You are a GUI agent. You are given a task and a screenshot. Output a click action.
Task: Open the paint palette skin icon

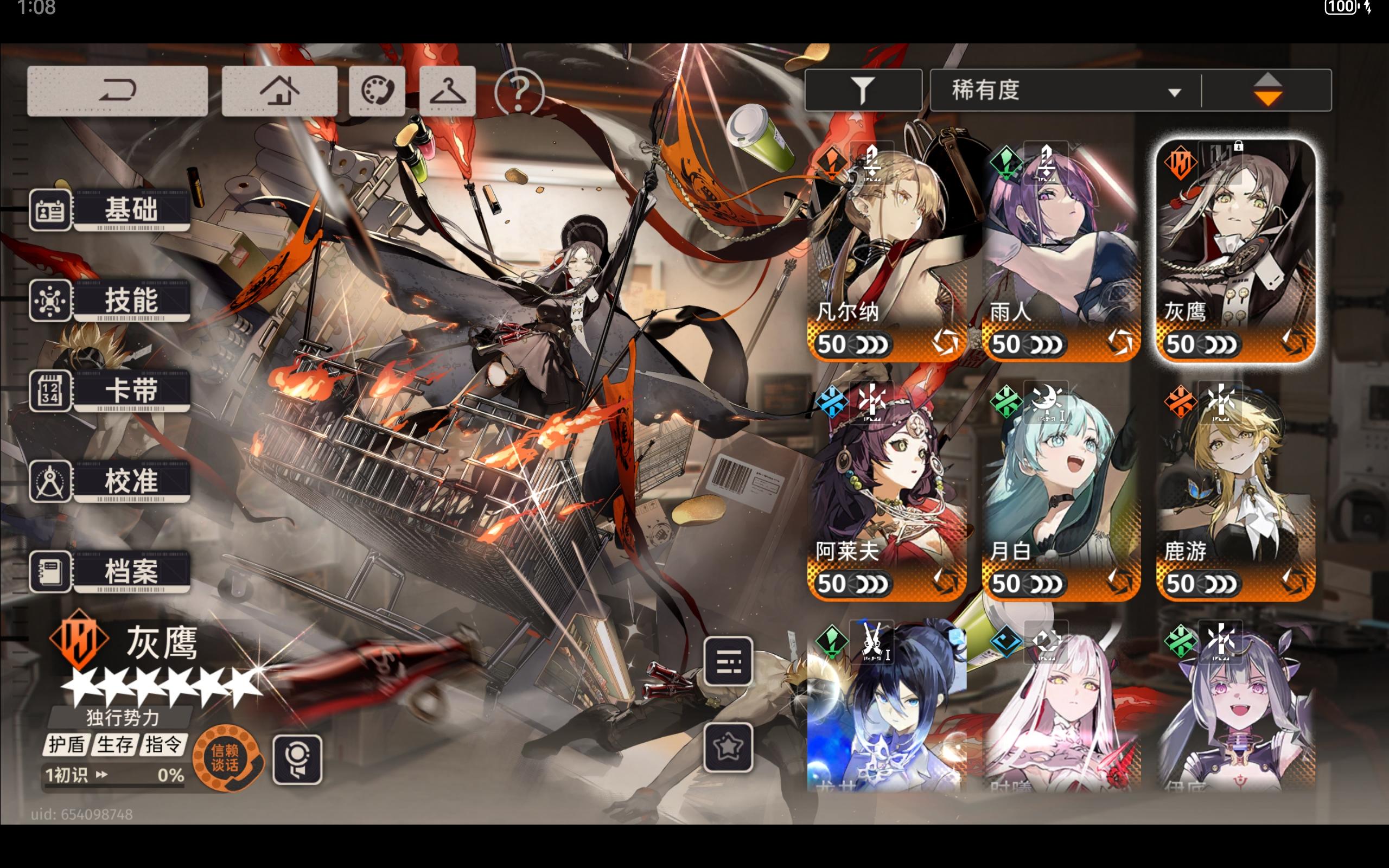click(x=377, y=90)
